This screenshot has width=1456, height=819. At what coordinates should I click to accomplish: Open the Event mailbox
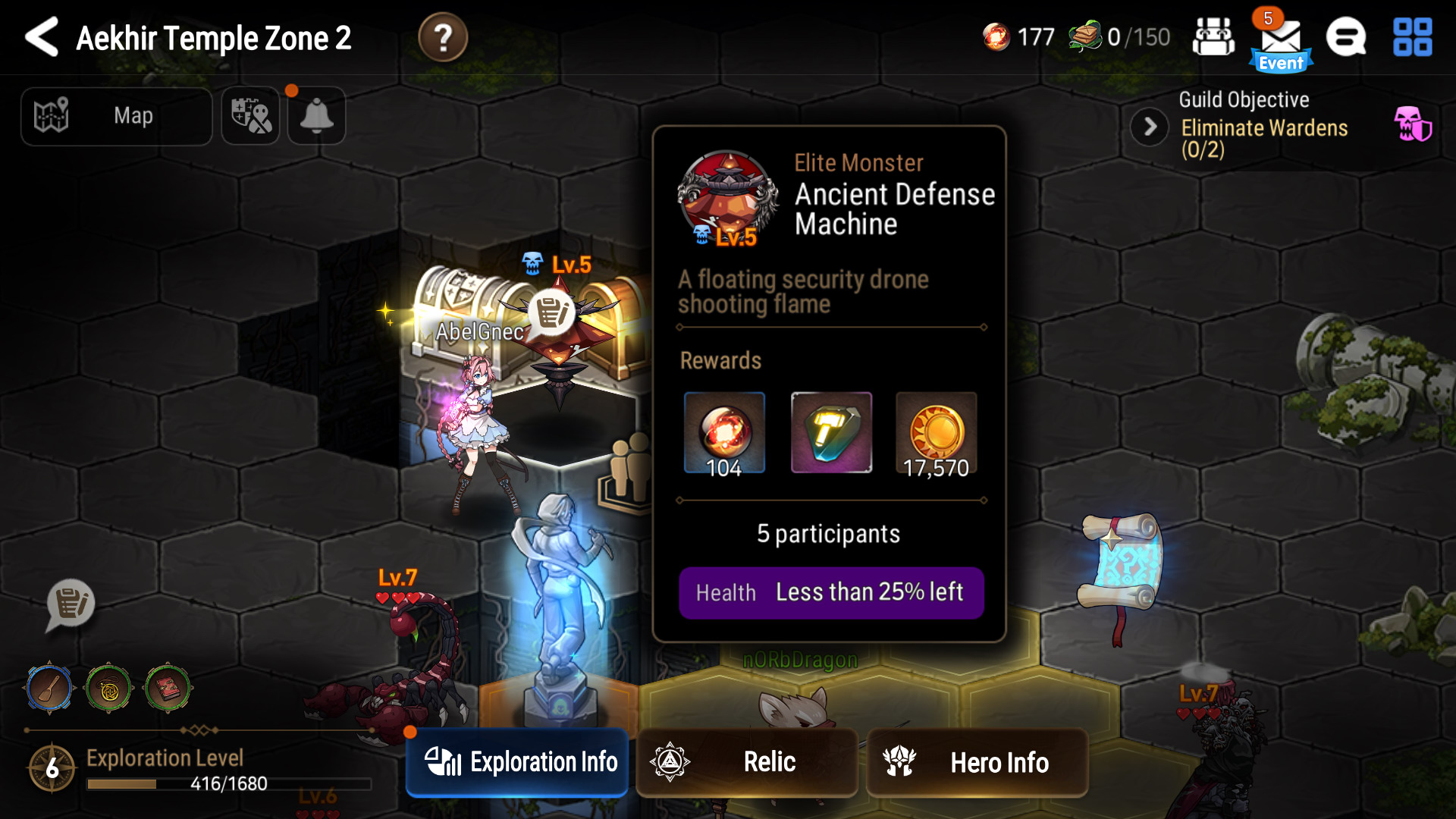1281,42
